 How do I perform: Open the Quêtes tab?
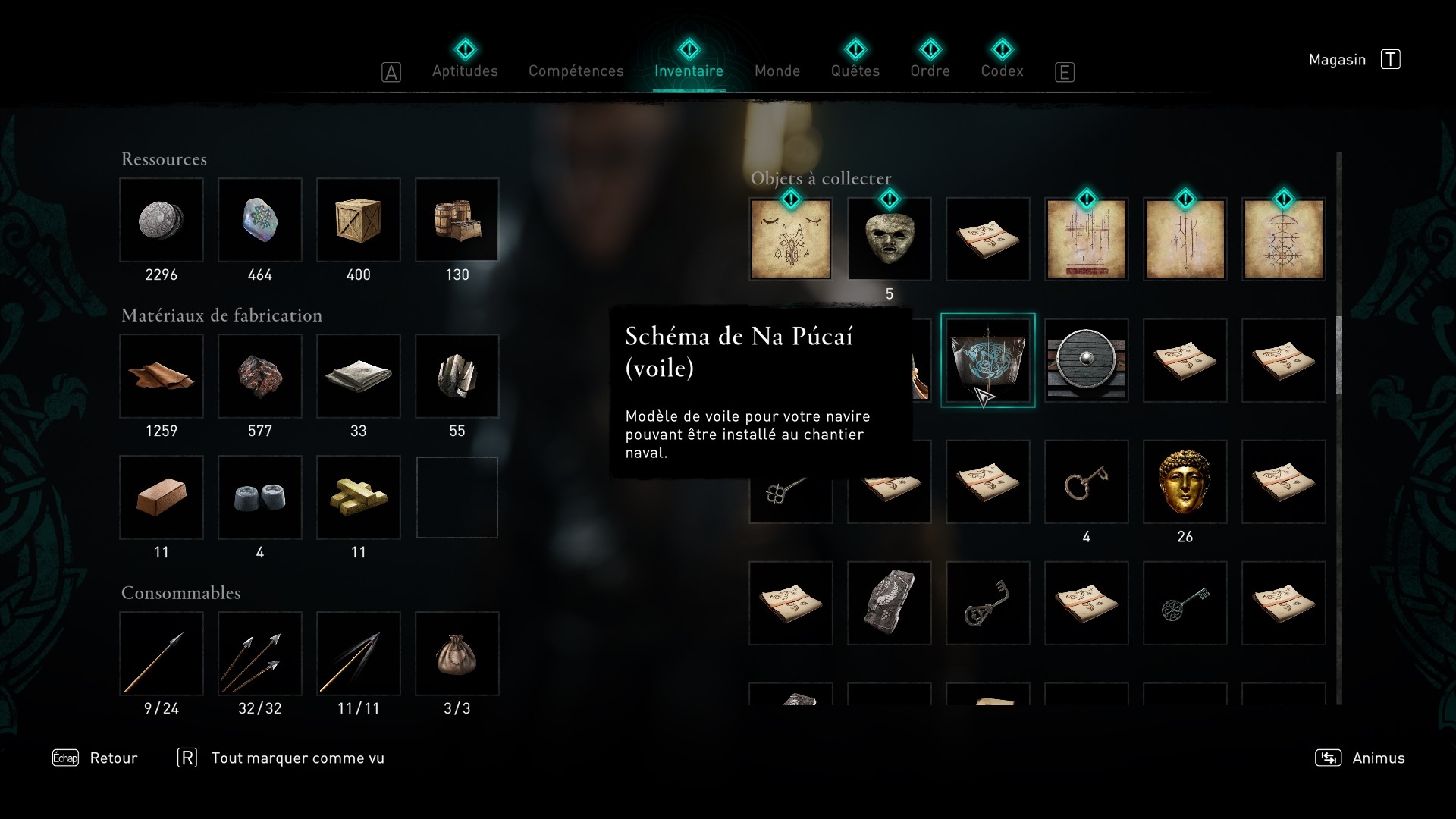pos(855,71)
